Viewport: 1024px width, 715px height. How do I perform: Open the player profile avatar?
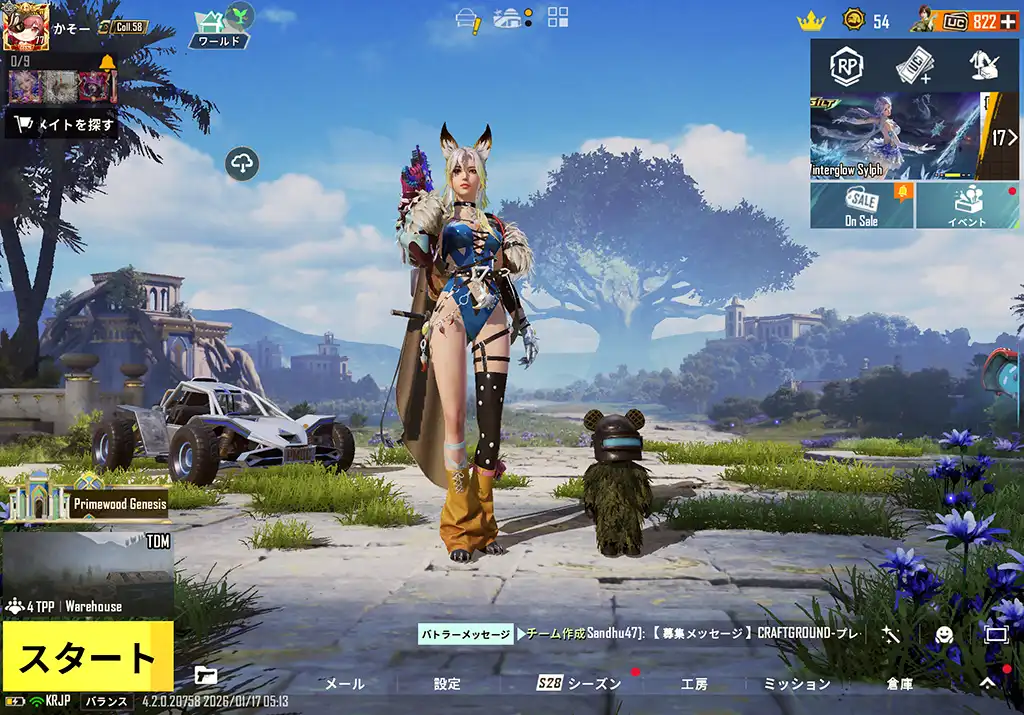click(x=25, y=27)
